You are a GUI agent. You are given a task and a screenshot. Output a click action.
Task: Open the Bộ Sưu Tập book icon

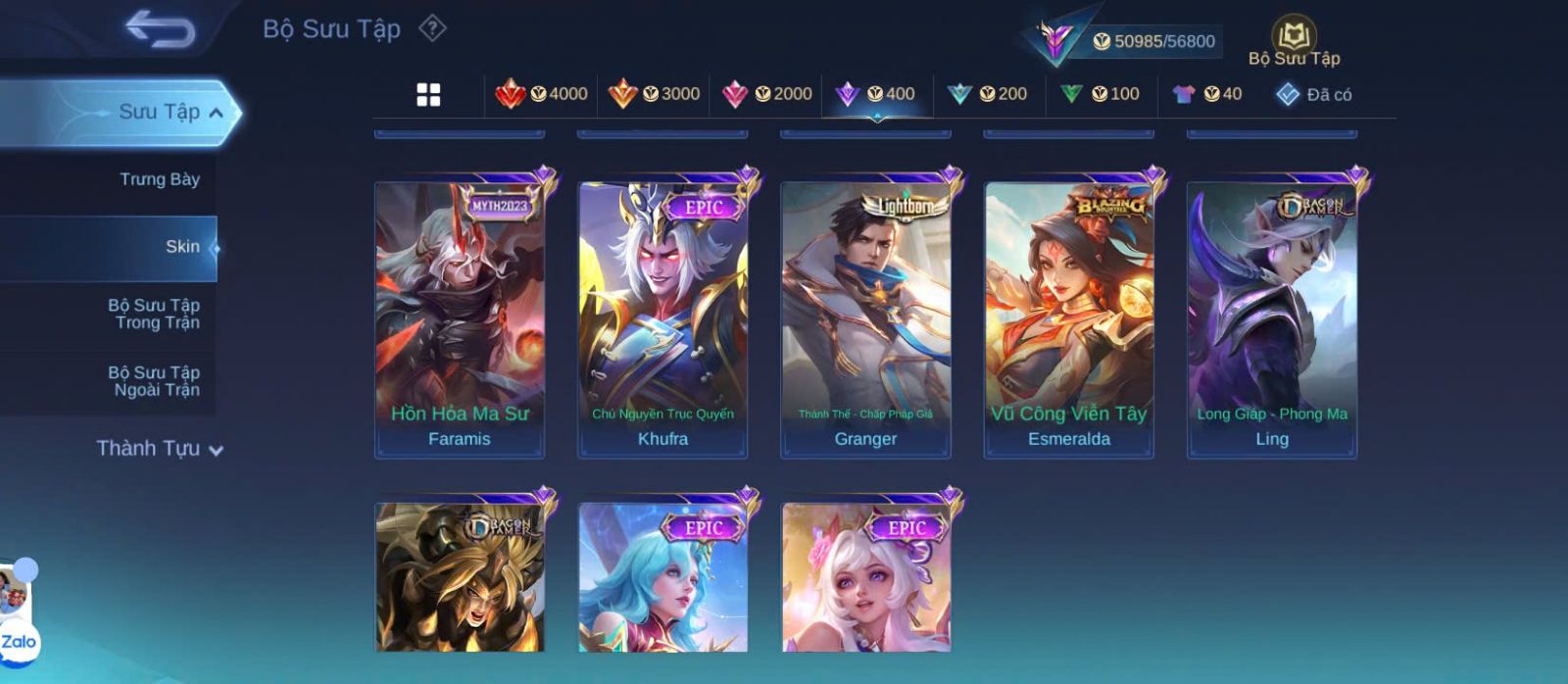[x=1294, y=39]
